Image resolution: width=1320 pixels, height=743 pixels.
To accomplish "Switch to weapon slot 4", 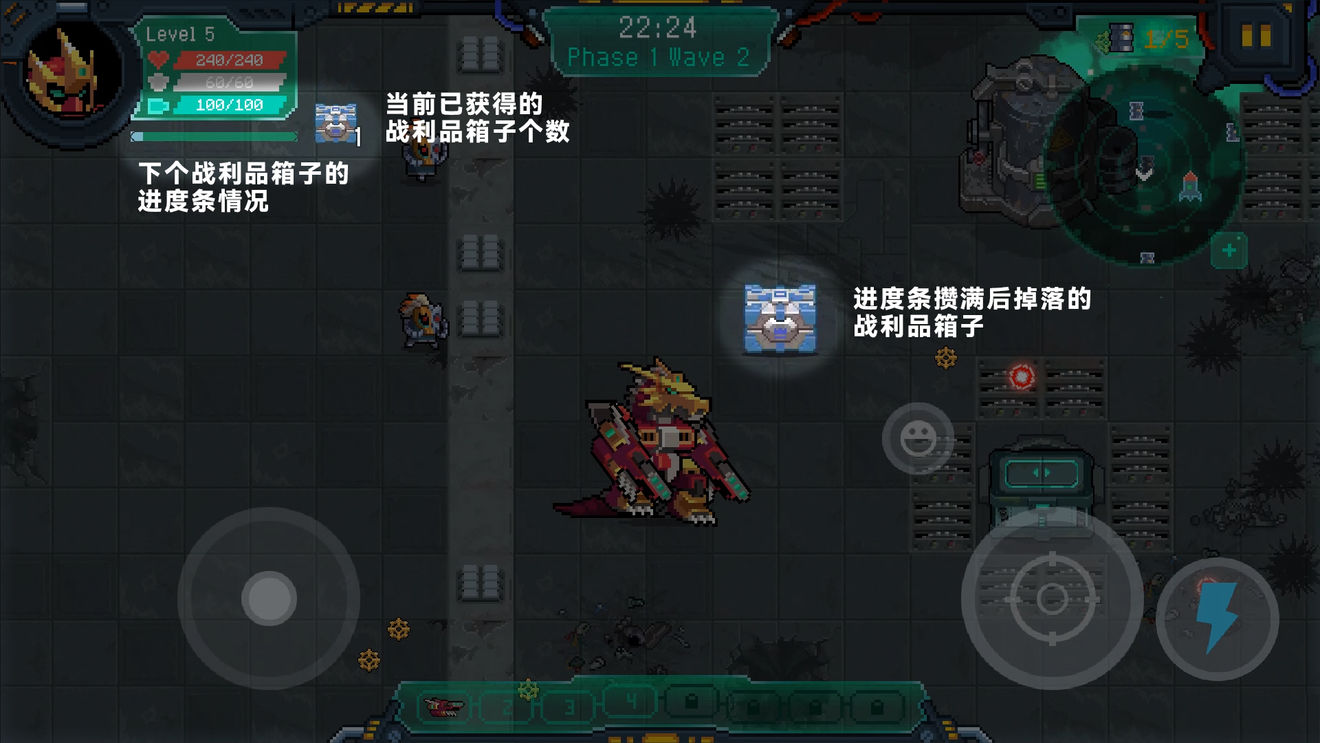I will tap(633, 704).
